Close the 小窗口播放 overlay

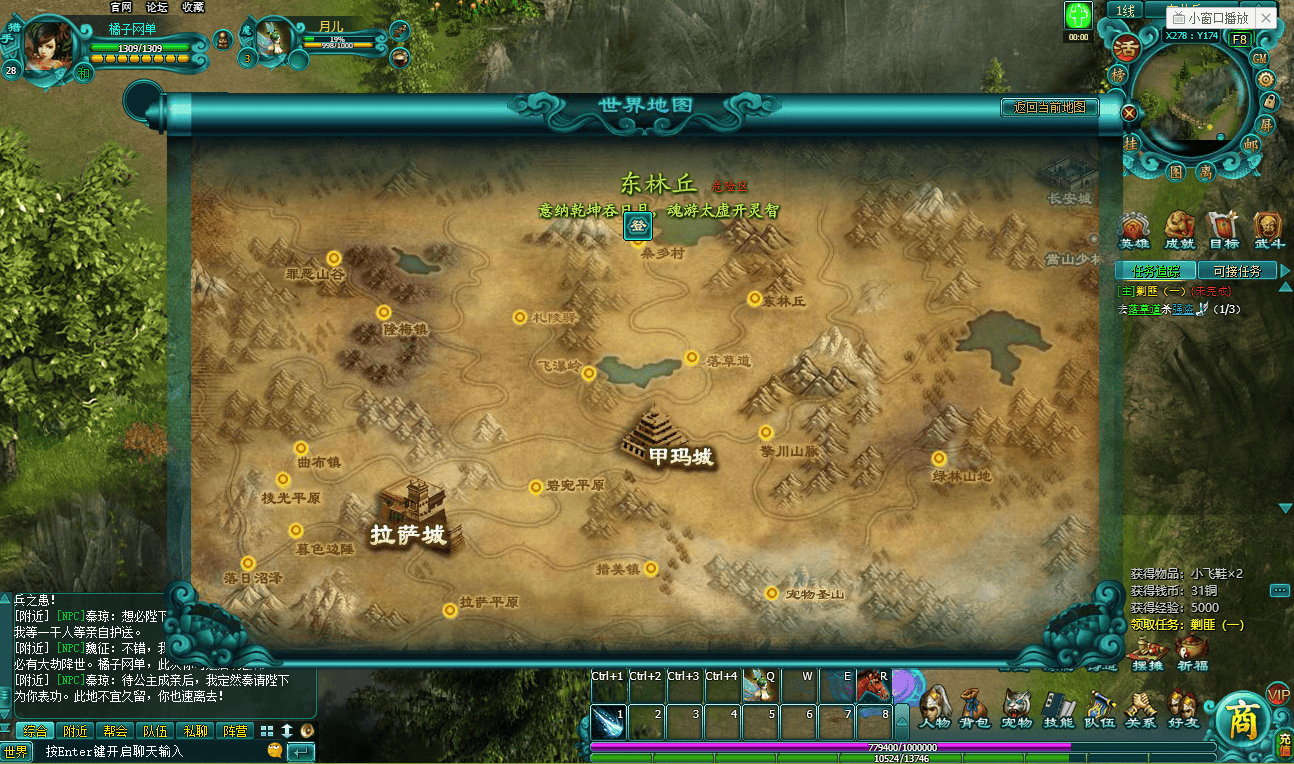pyautogui.click(x=1266, y=19)
